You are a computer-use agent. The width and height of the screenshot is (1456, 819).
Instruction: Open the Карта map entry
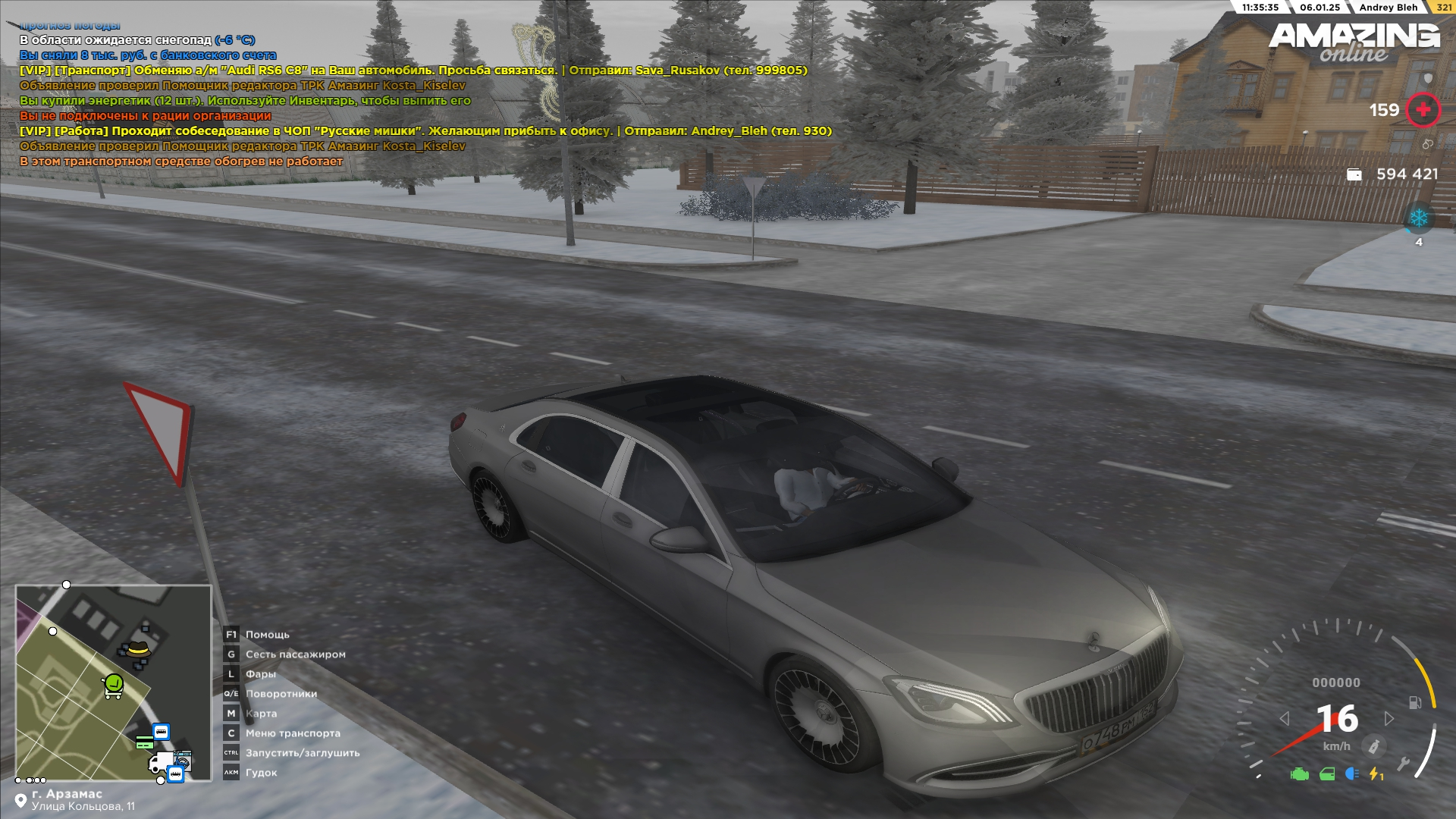point(261,714)
